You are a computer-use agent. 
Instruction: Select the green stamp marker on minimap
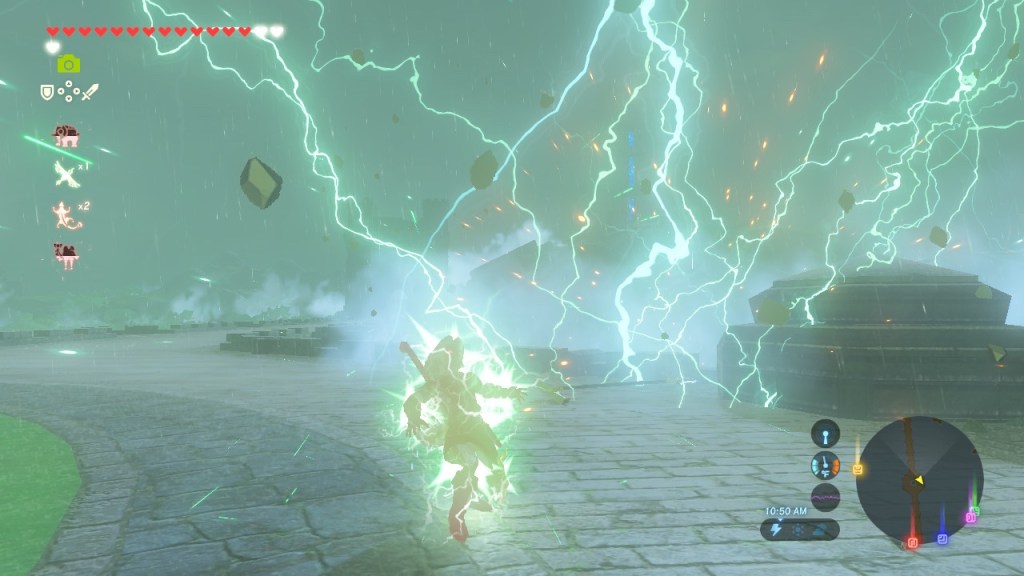pos(975,510)
